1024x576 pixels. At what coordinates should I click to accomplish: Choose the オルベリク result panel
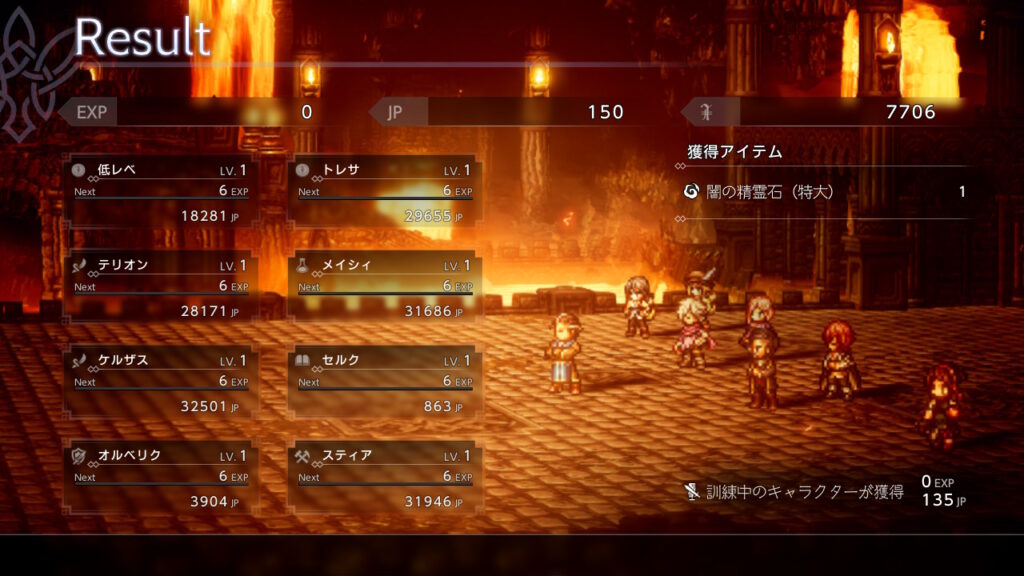160,478
